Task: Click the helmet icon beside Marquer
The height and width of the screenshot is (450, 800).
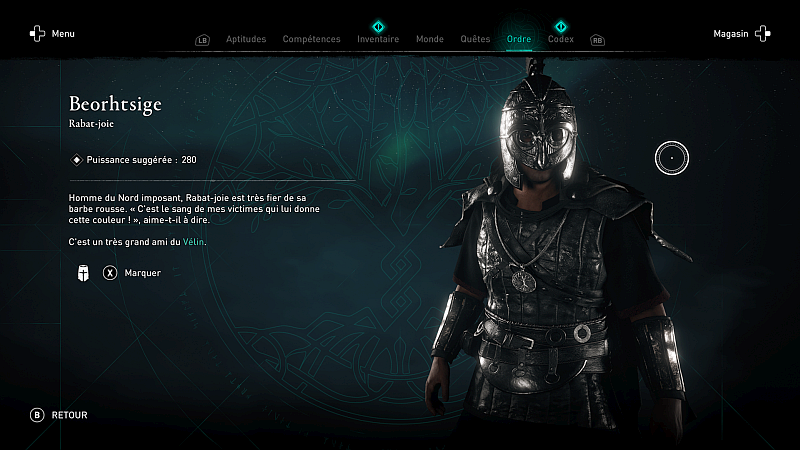Action: (x=84, y=272)
